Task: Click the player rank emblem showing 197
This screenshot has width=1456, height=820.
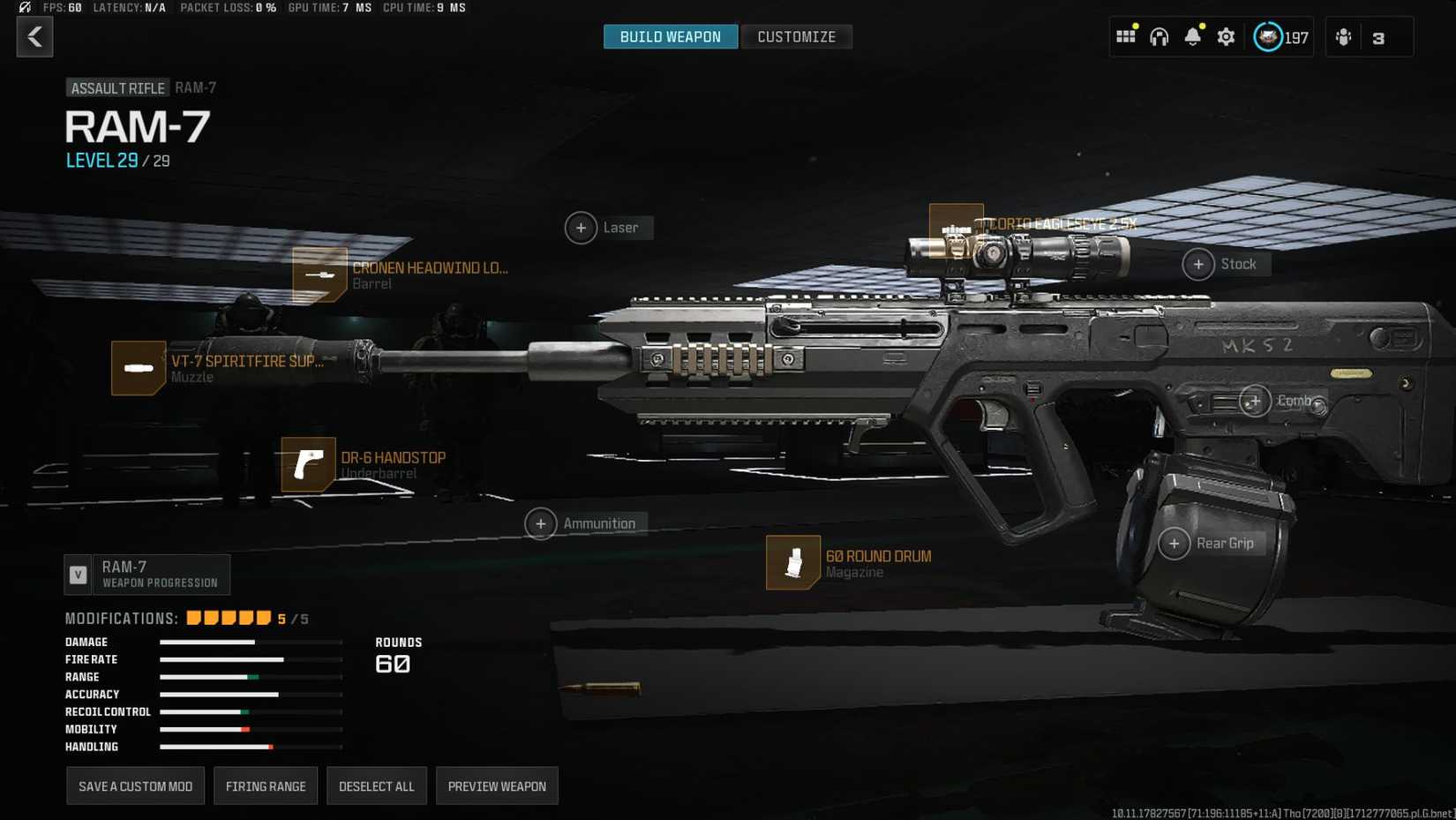Action: coord(1268,37)
